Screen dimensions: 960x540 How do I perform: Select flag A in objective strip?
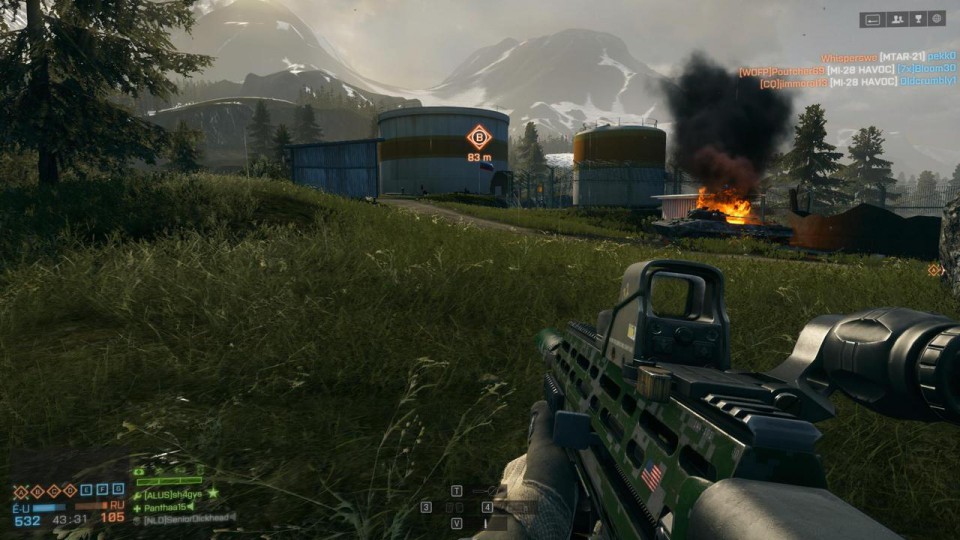[x=21, y=490]
